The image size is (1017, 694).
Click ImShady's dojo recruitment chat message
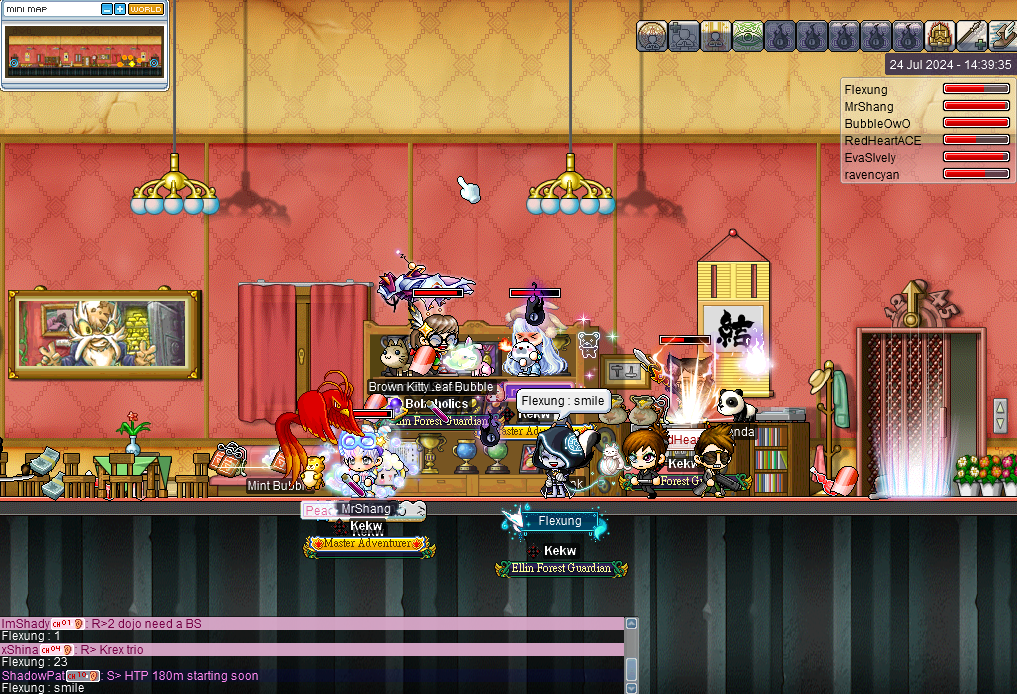pos(150,624)
